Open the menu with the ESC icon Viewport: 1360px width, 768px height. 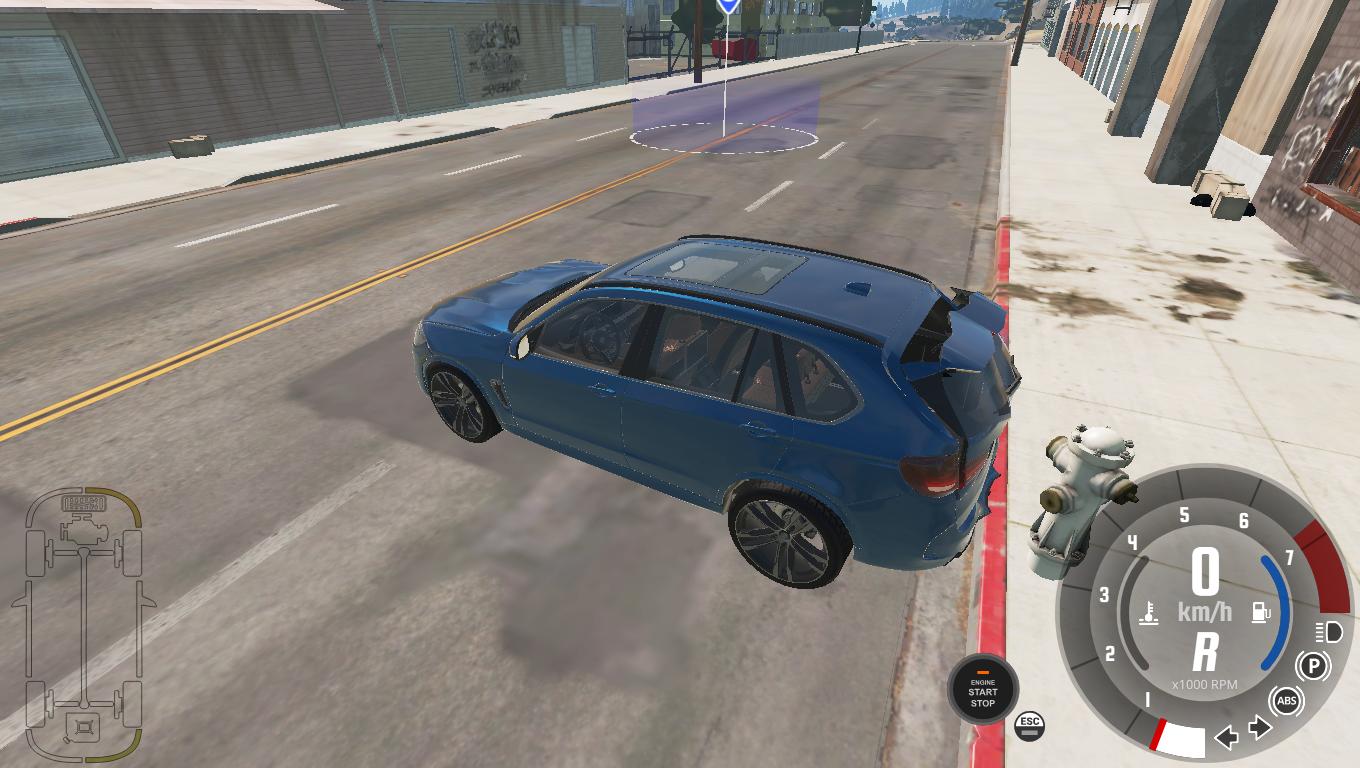[1029, 725]
